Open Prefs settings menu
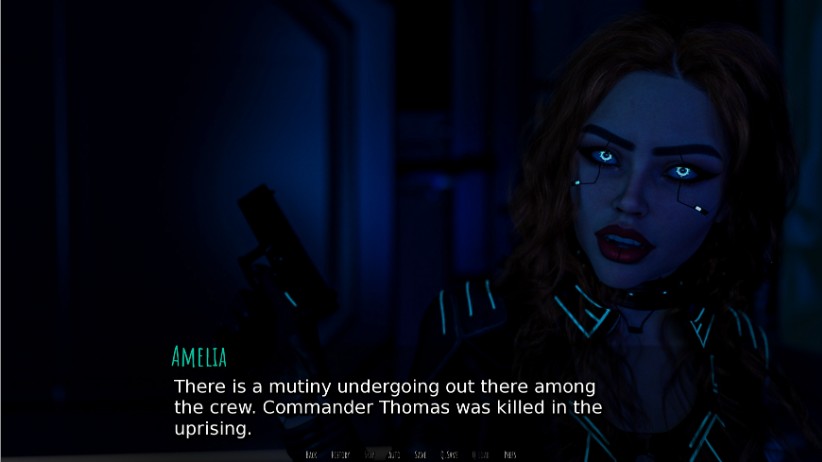The width and height of the screenshot is (822, 462). [510, 455]
